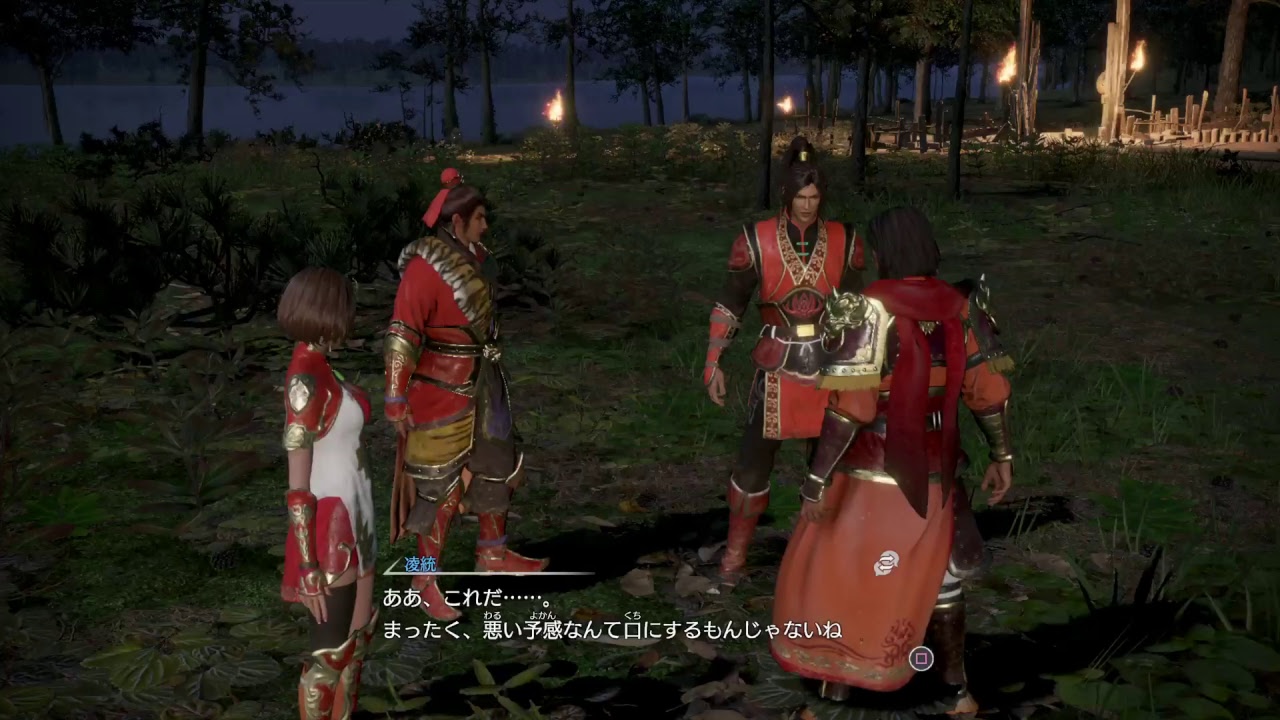Screen dimensions: 1280x720
Task: Click the speaker nameplate 凌統
Action: [x=418, y=562]
